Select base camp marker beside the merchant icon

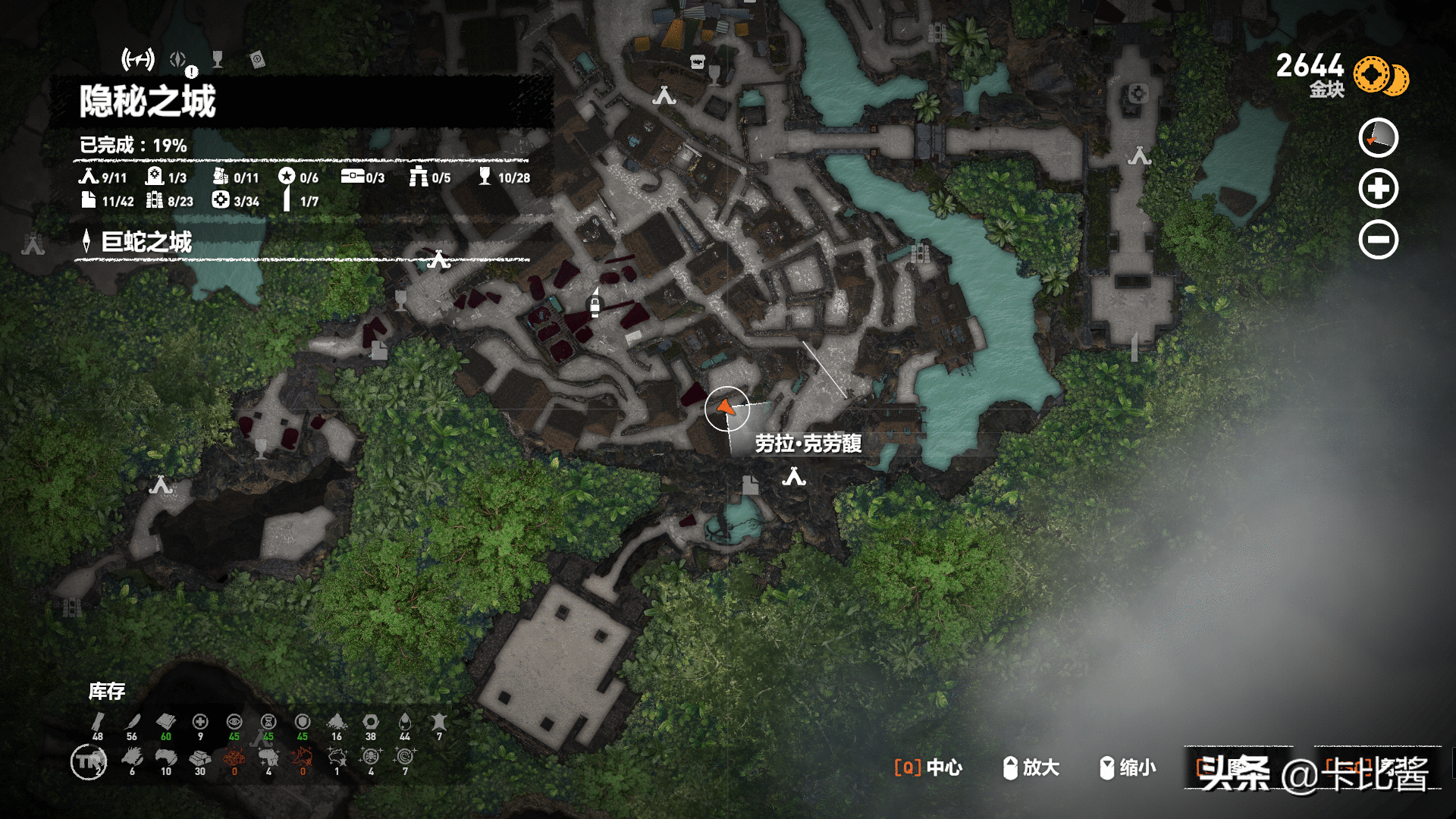click(664, 96)
